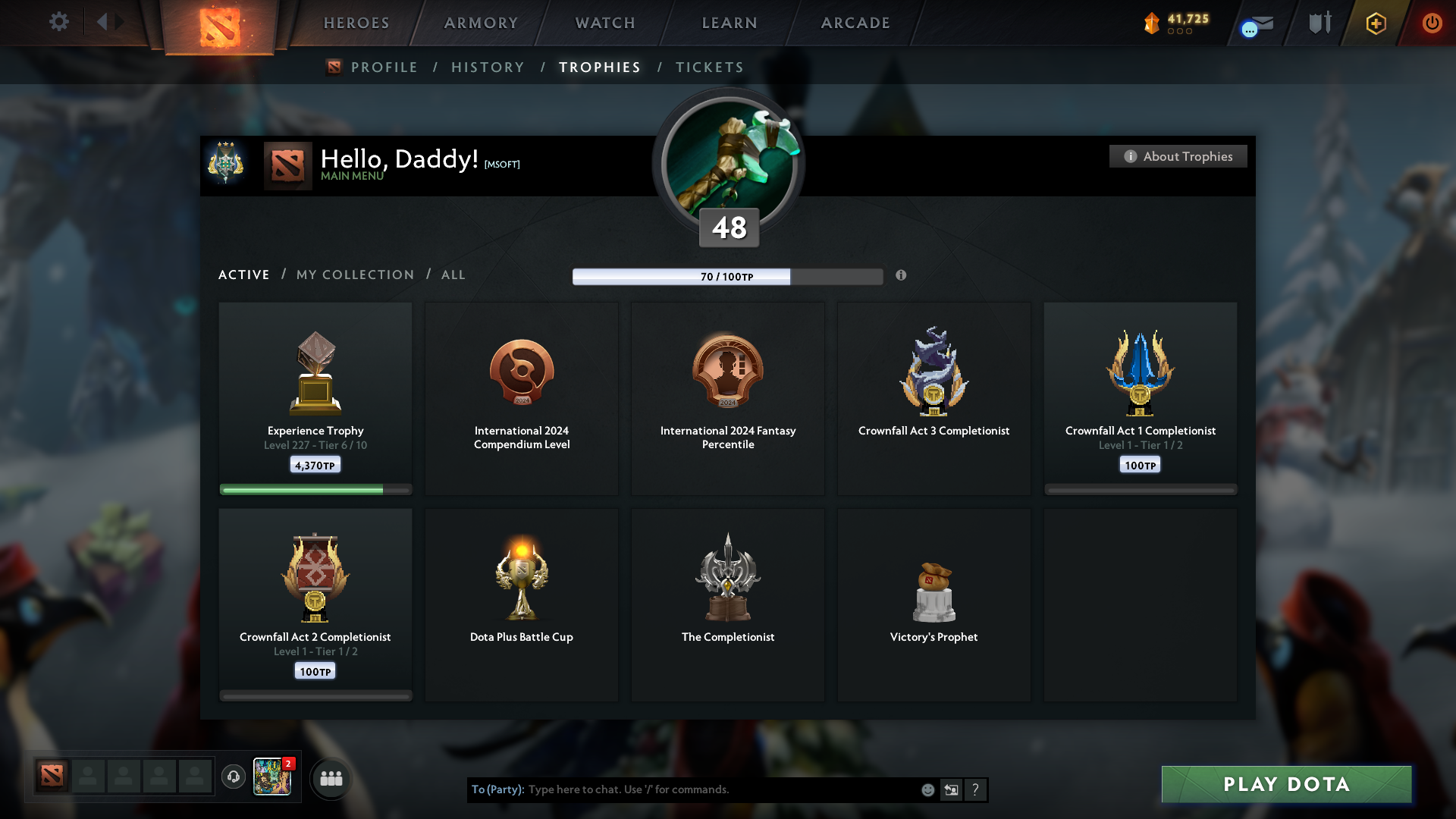
Task: Open the WATCH menu
Action: (604, 23)
